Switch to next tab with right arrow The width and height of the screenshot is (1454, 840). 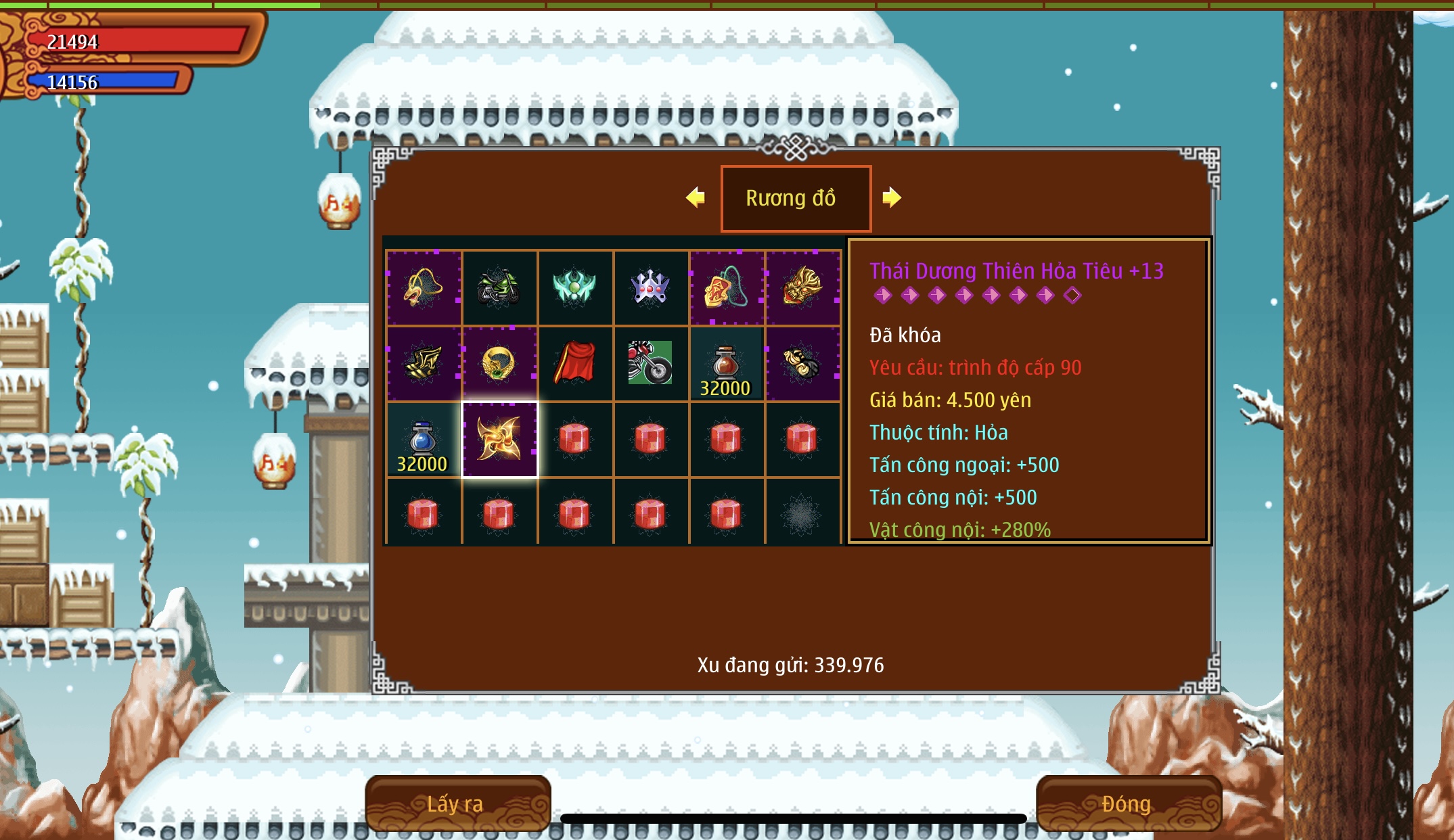[892, 197]
